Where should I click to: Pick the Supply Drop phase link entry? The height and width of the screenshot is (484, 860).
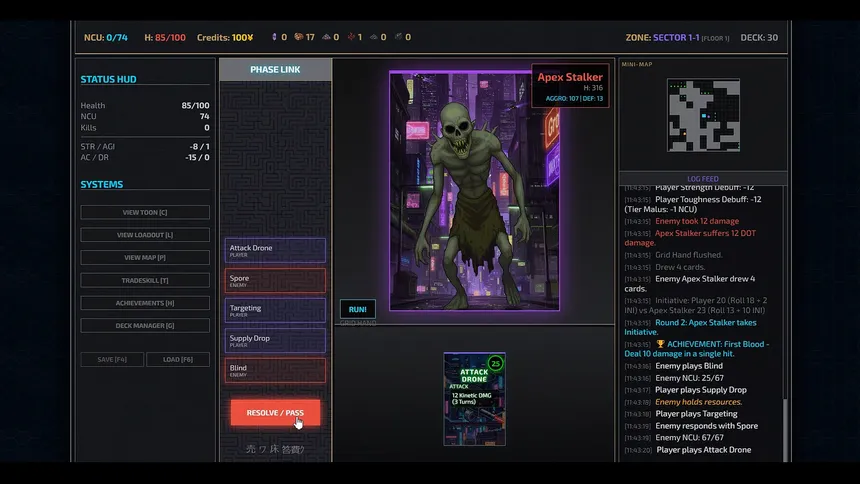pyautogui.click(x=275, y=341)
